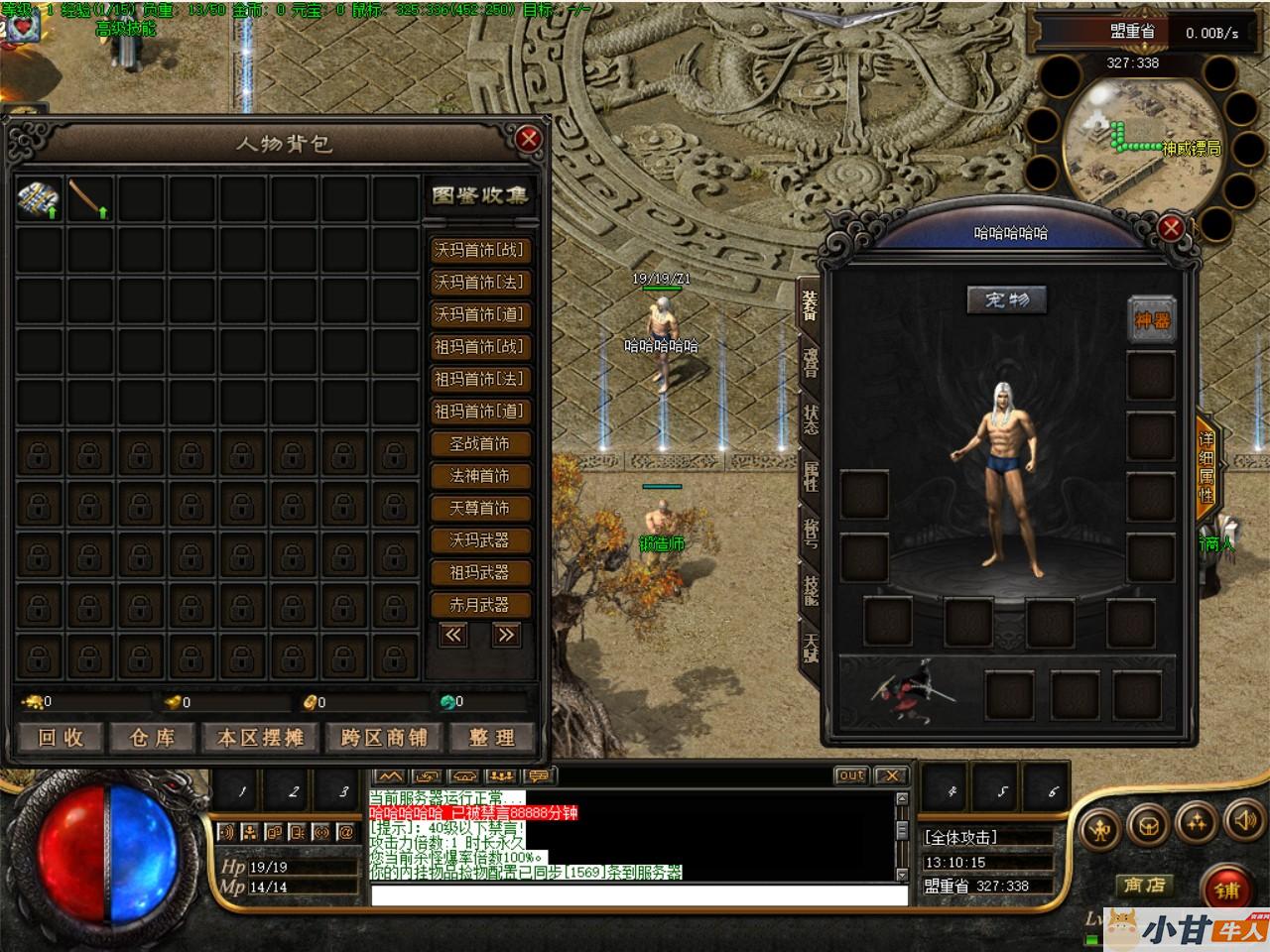Viewport: 1270px width, 952px height.
Task: Sort the bag with 整理
Action: click(x=492, y=738)
